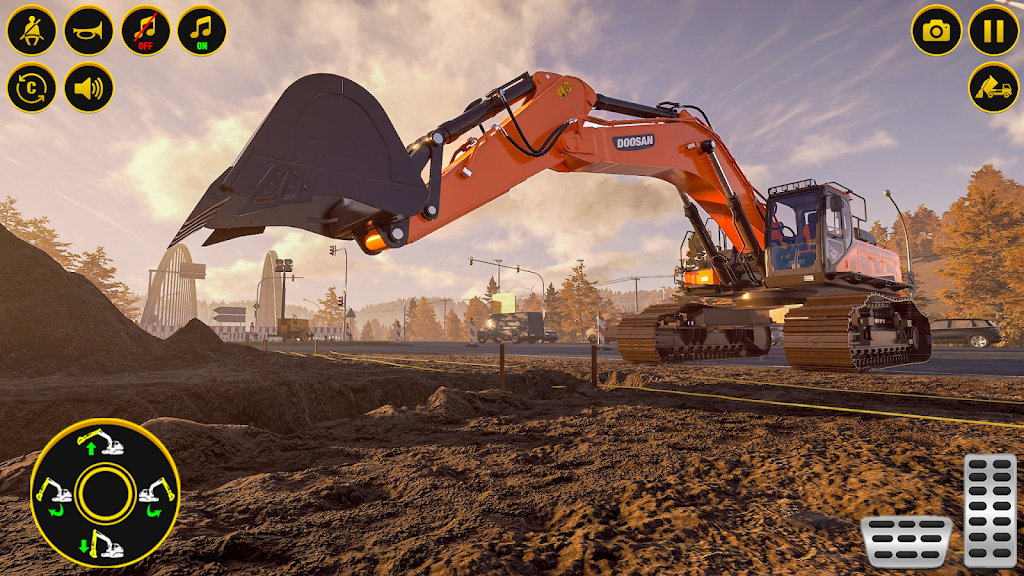1024x576 pixels.
Task: Lower the excavator arm on the control wheel
Action: pos(104,545)
